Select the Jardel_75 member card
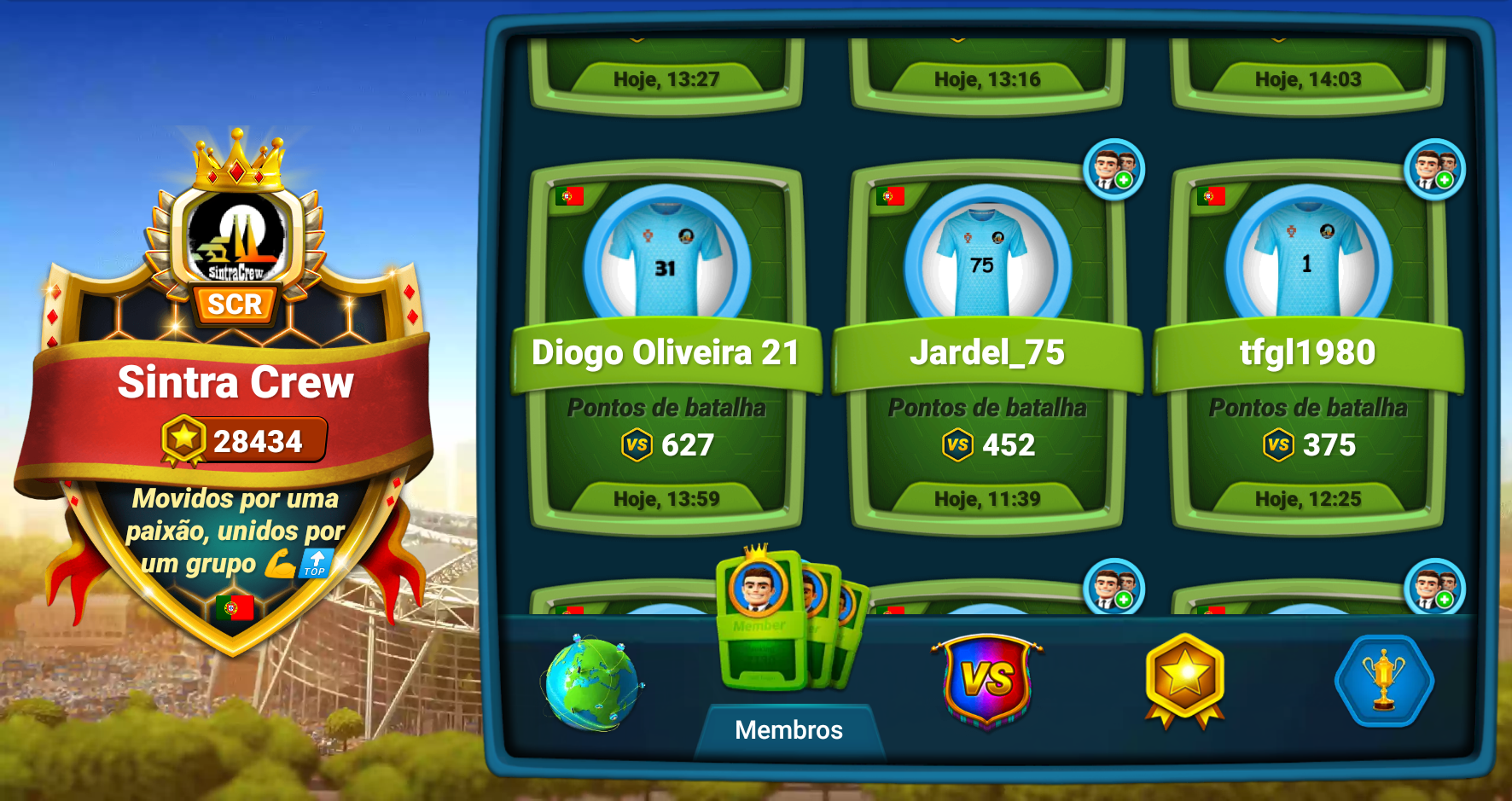1512x801 pixels. (x=986, y=350)
